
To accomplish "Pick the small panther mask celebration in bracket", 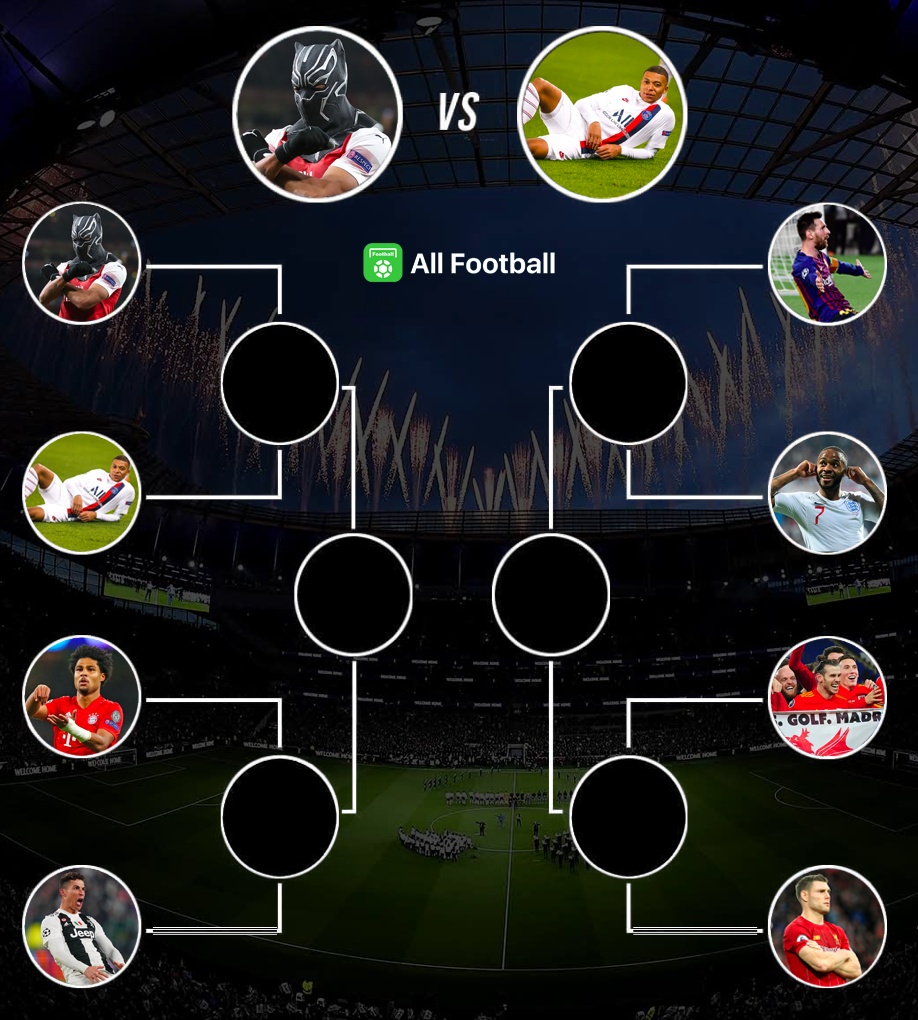I will click(82, 264).
